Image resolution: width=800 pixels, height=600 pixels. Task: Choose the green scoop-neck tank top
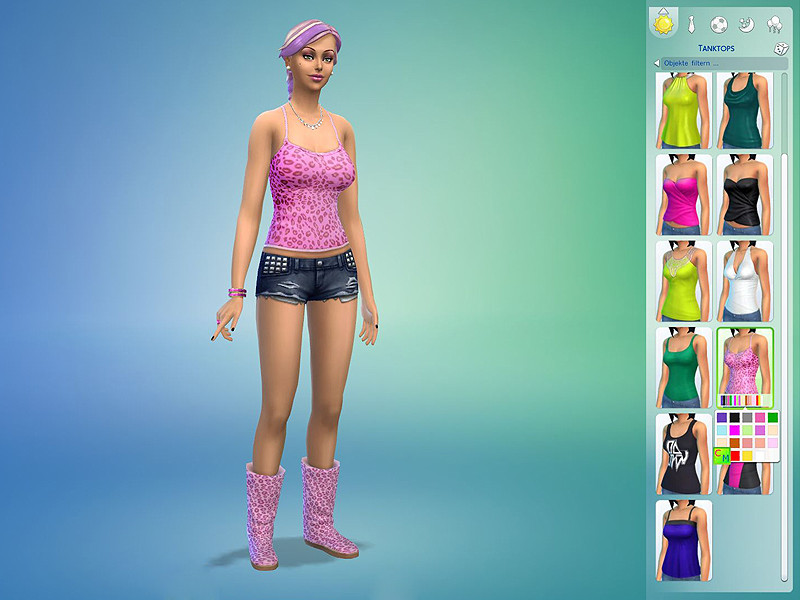[x=684, y=367]
